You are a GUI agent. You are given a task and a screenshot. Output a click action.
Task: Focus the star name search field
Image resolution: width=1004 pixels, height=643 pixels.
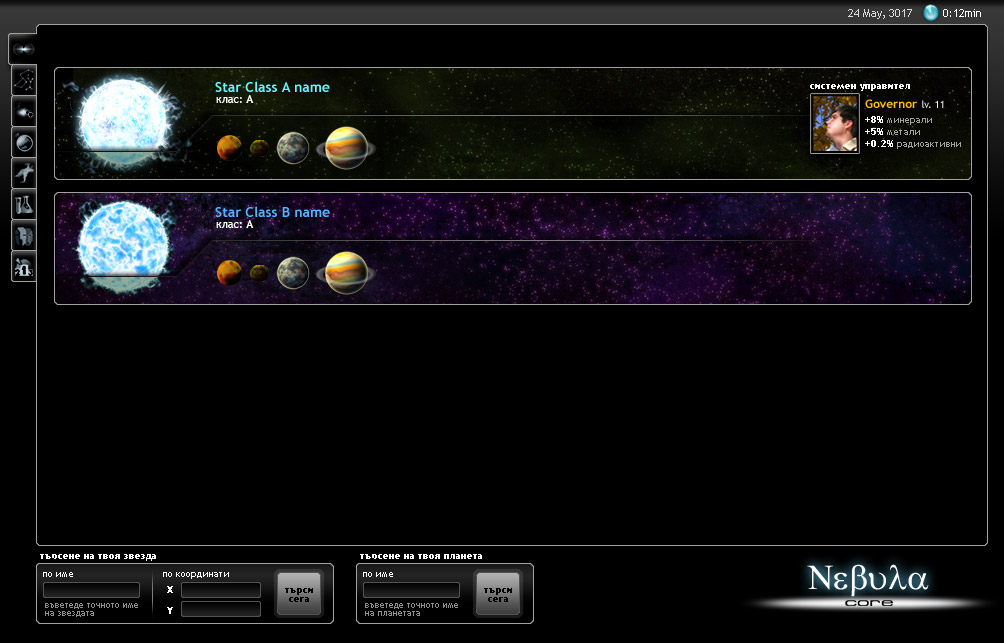pyautogui.click(x=91, y=590)
